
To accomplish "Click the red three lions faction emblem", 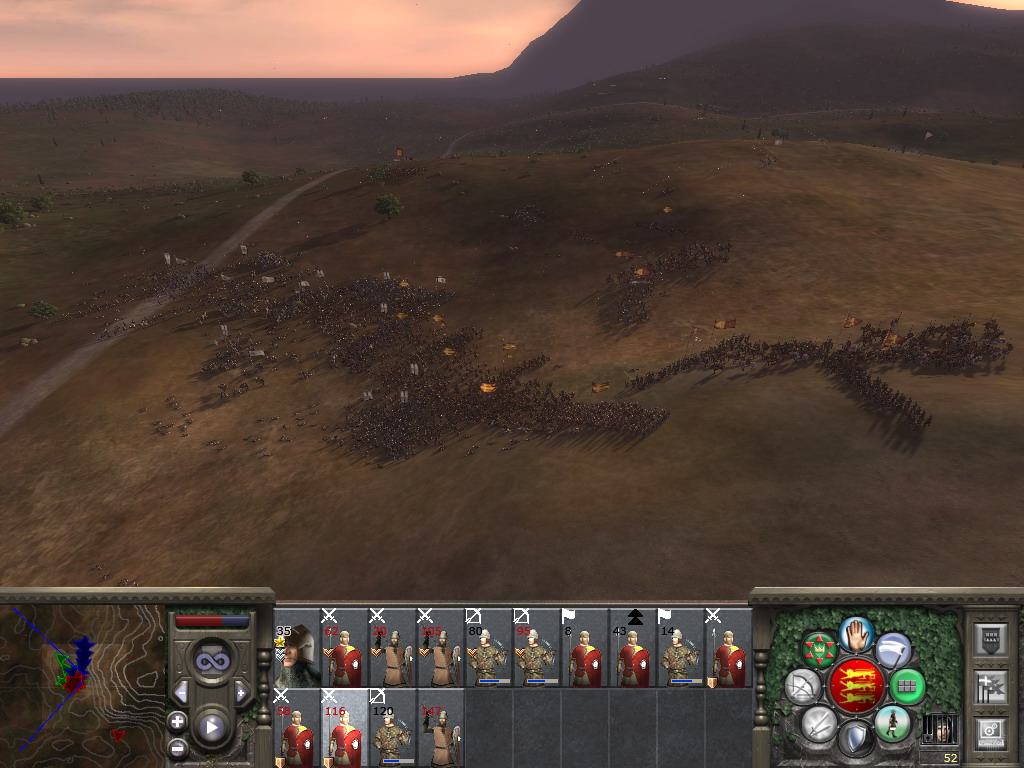I will point(855,685).
